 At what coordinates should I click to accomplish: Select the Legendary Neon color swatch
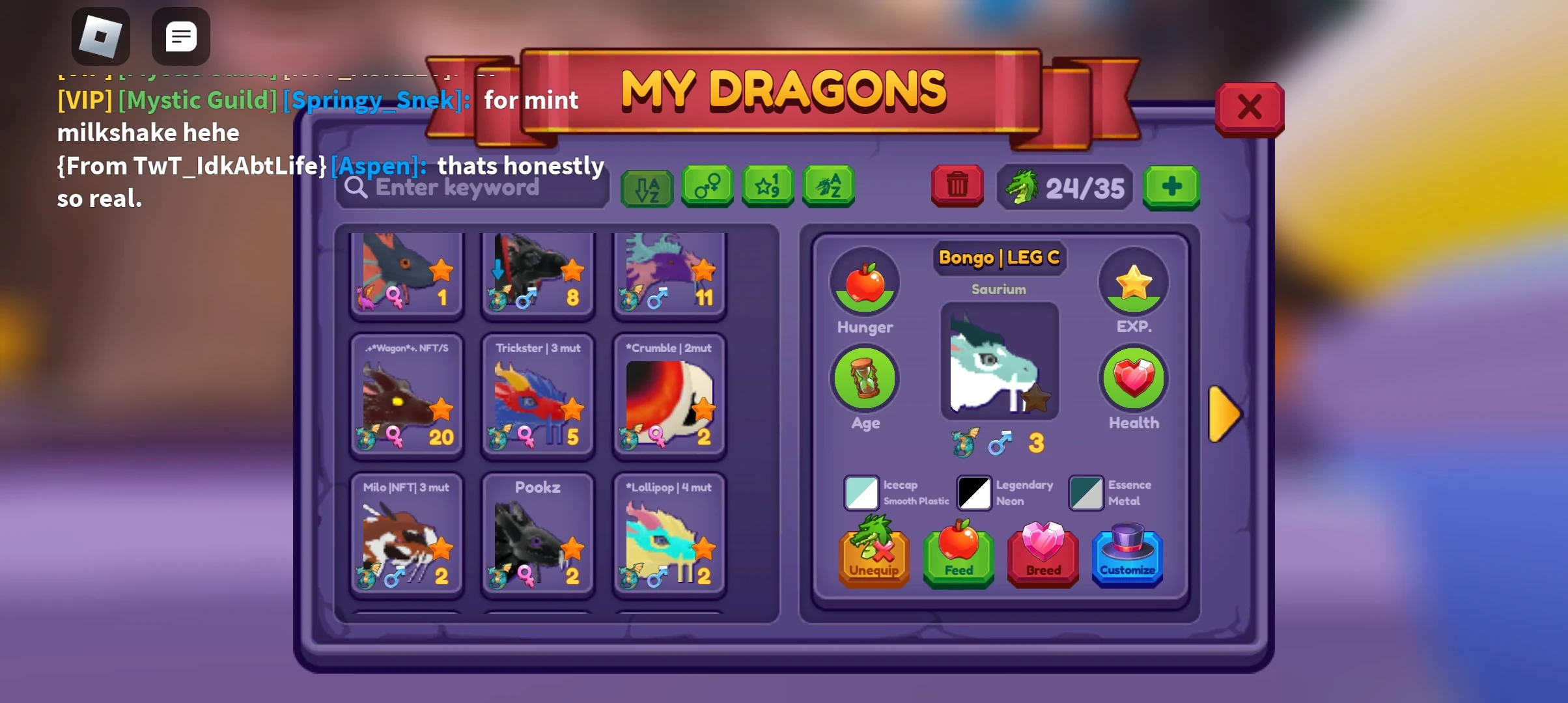(972, 493)
